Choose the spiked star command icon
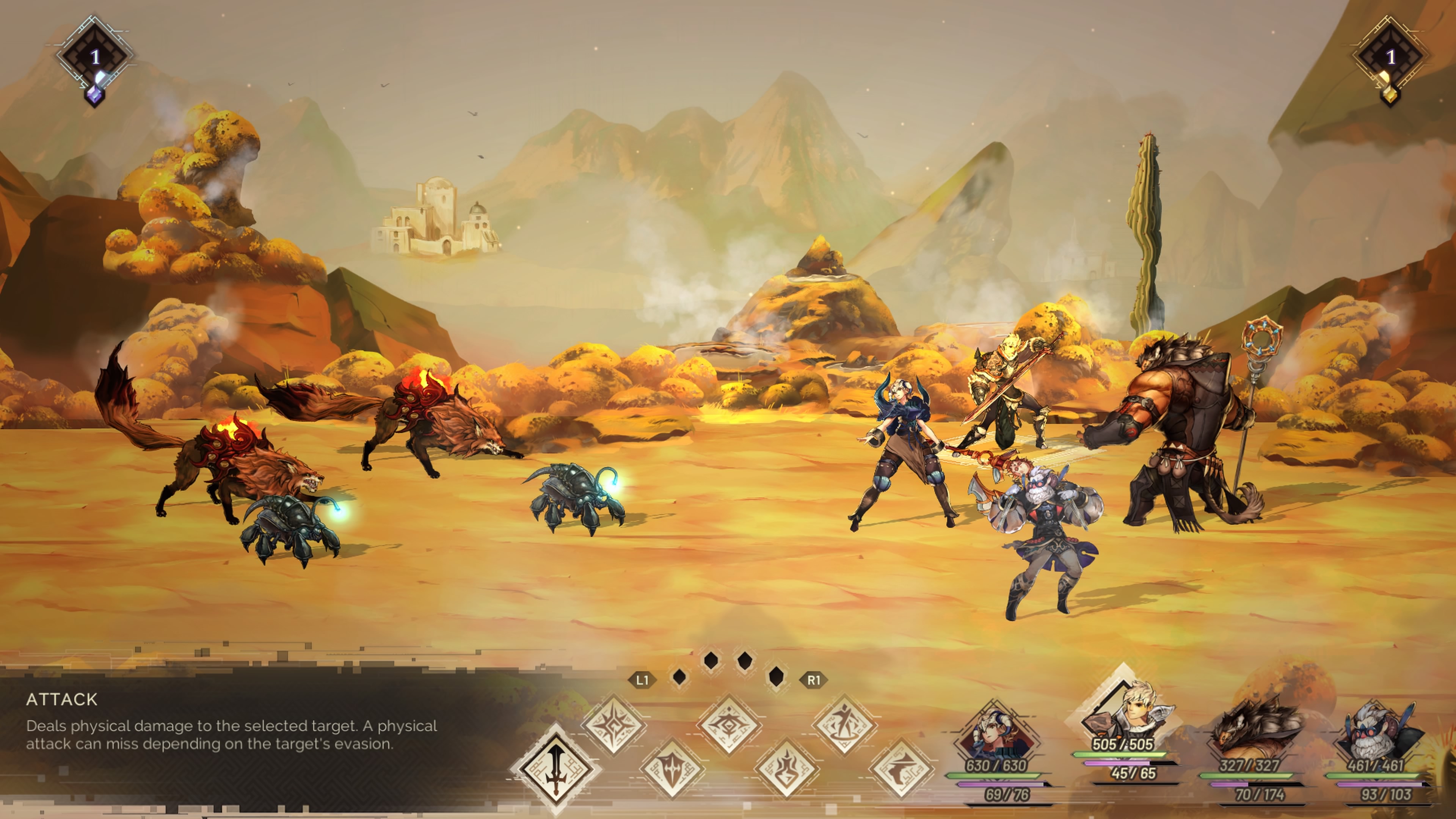The image size is (1456, 819). [x=614, y=725]
